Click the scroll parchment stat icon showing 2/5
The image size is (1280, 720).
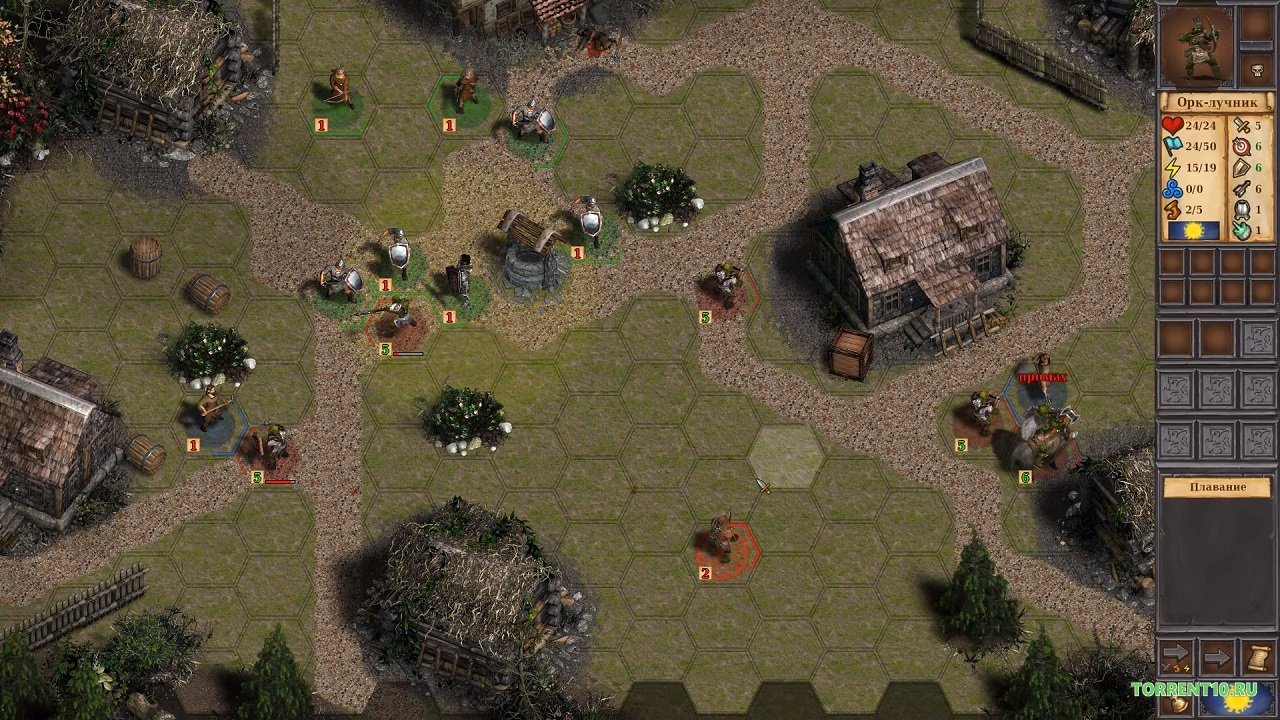pyautogui.click(x=1172, y=209)
